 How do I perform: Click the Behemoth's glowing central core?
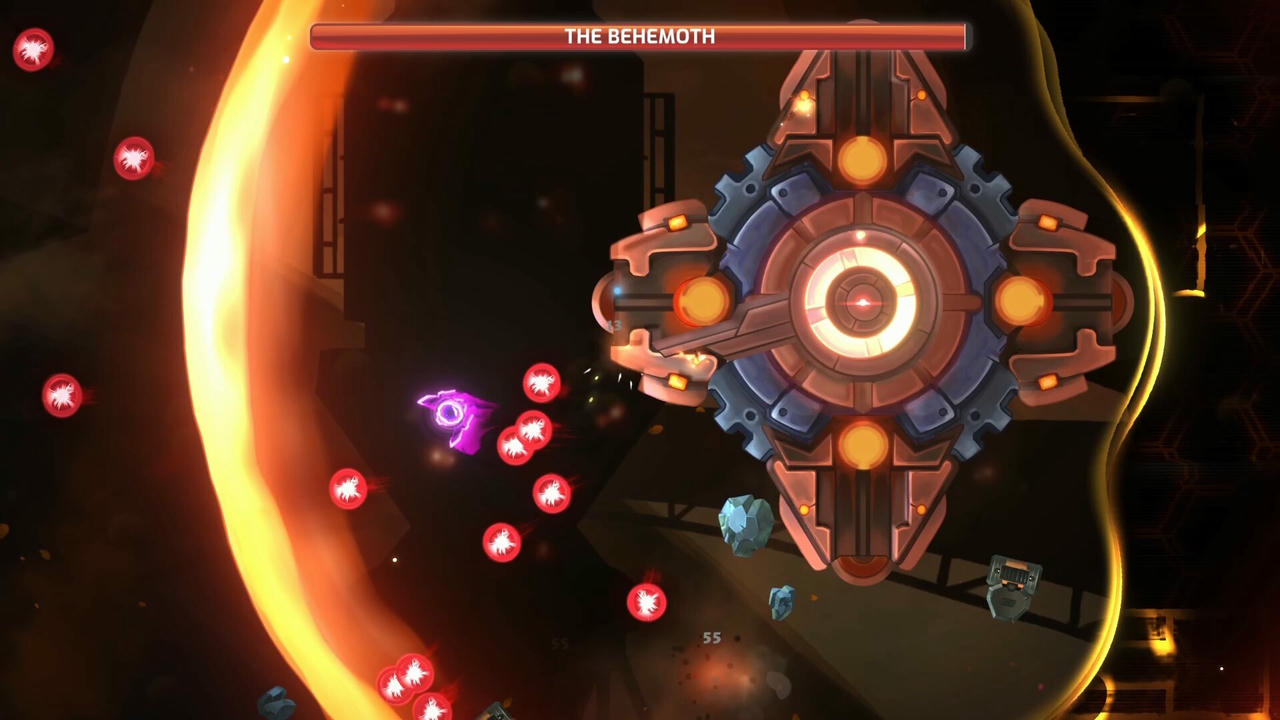click(862, 300)
